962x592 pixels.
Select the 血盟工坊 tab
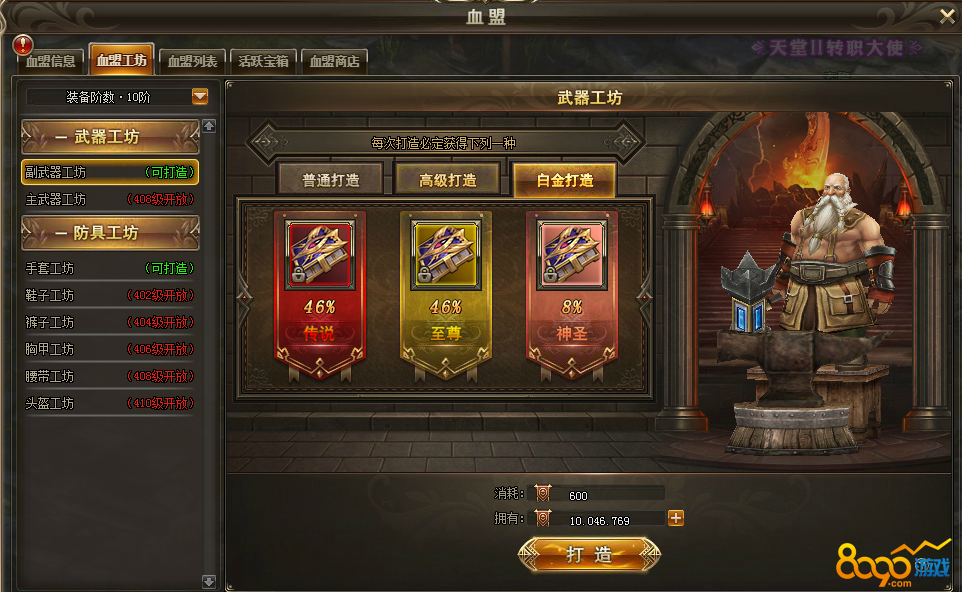click(121, 60)
